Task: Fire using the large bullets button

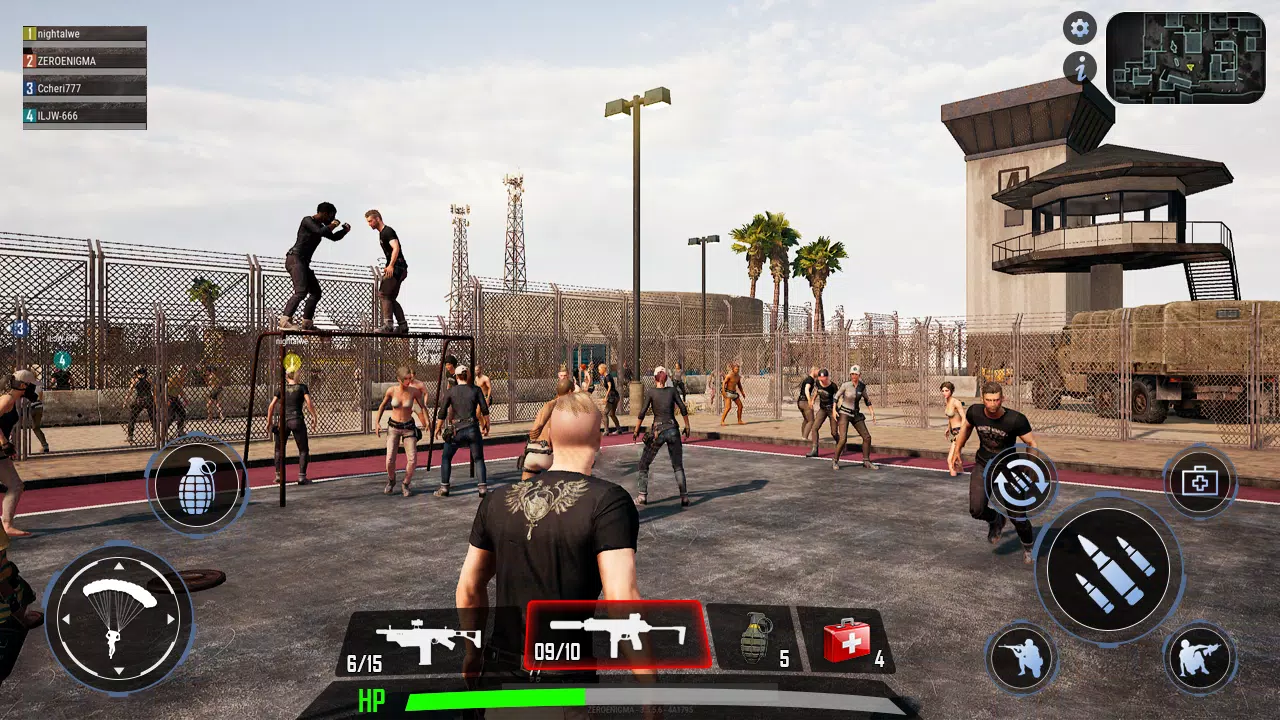Action: pyautogui.click(x=1110, y=568)
